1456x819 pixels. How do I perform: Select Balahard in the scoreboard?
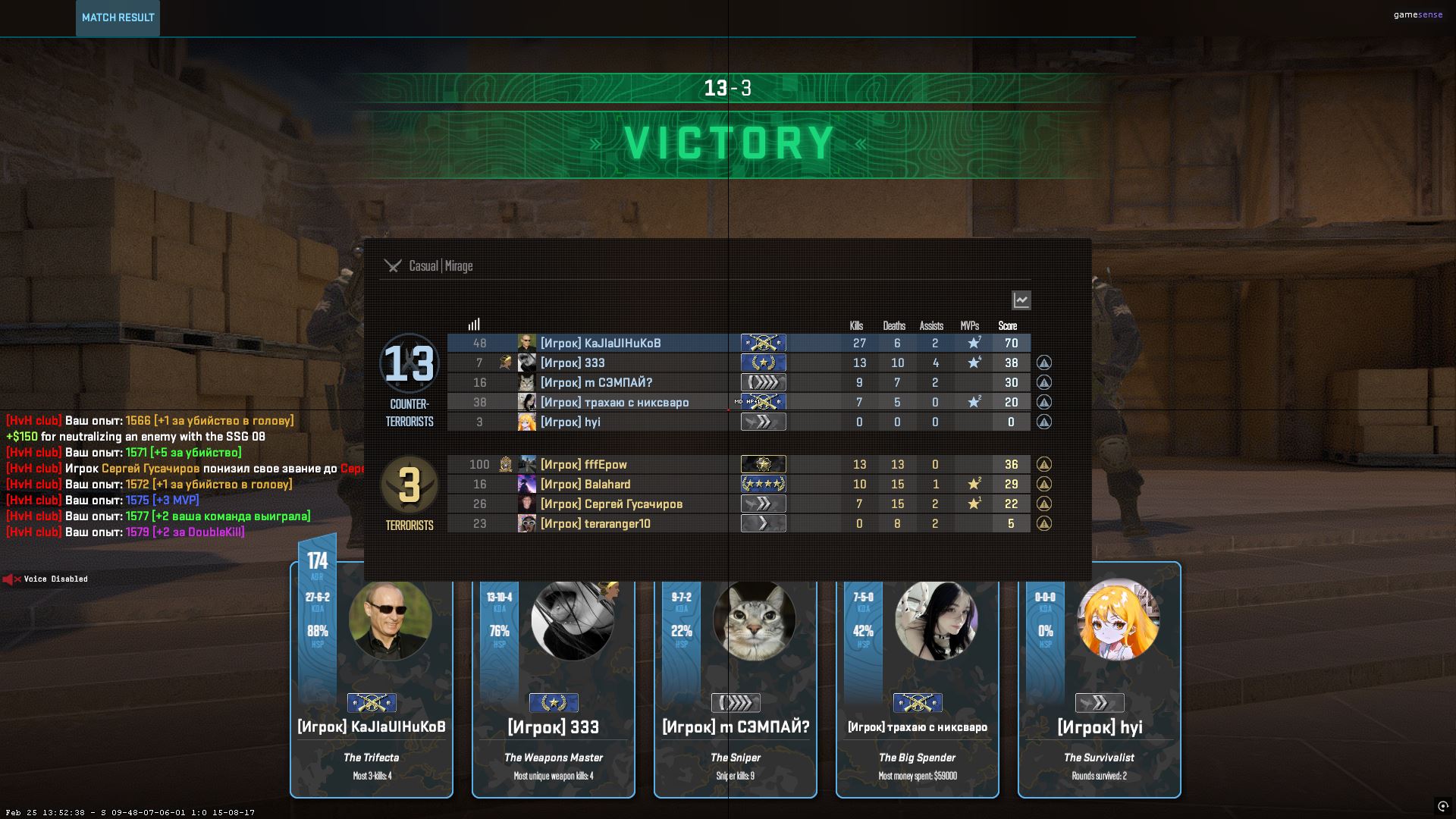pyautogui.click(x=585, y=485)
